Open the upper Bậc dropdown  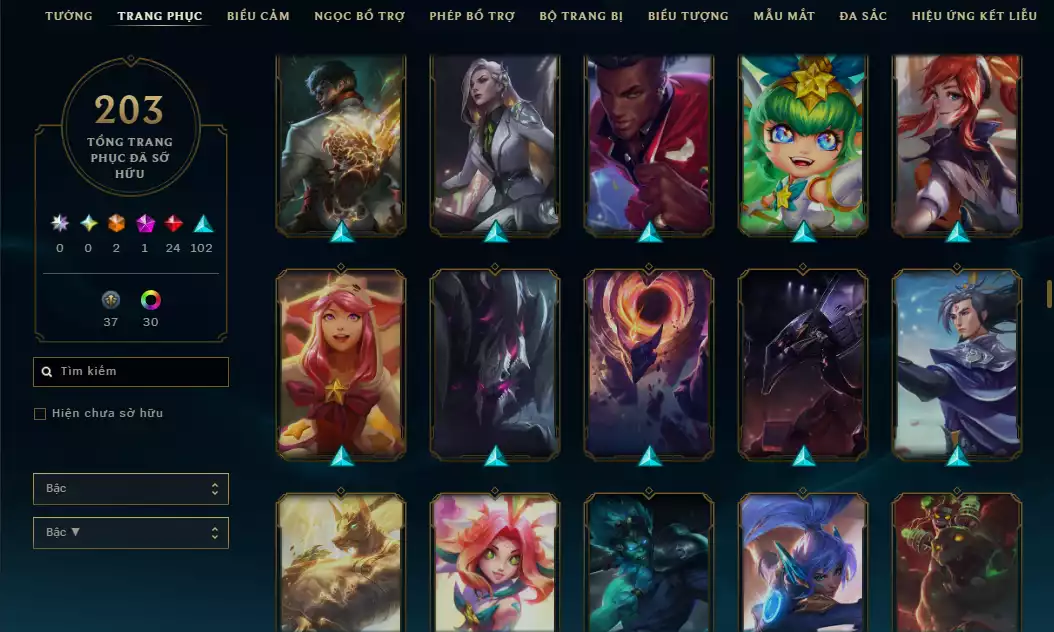pyautogui.click(x=131, y=489)
